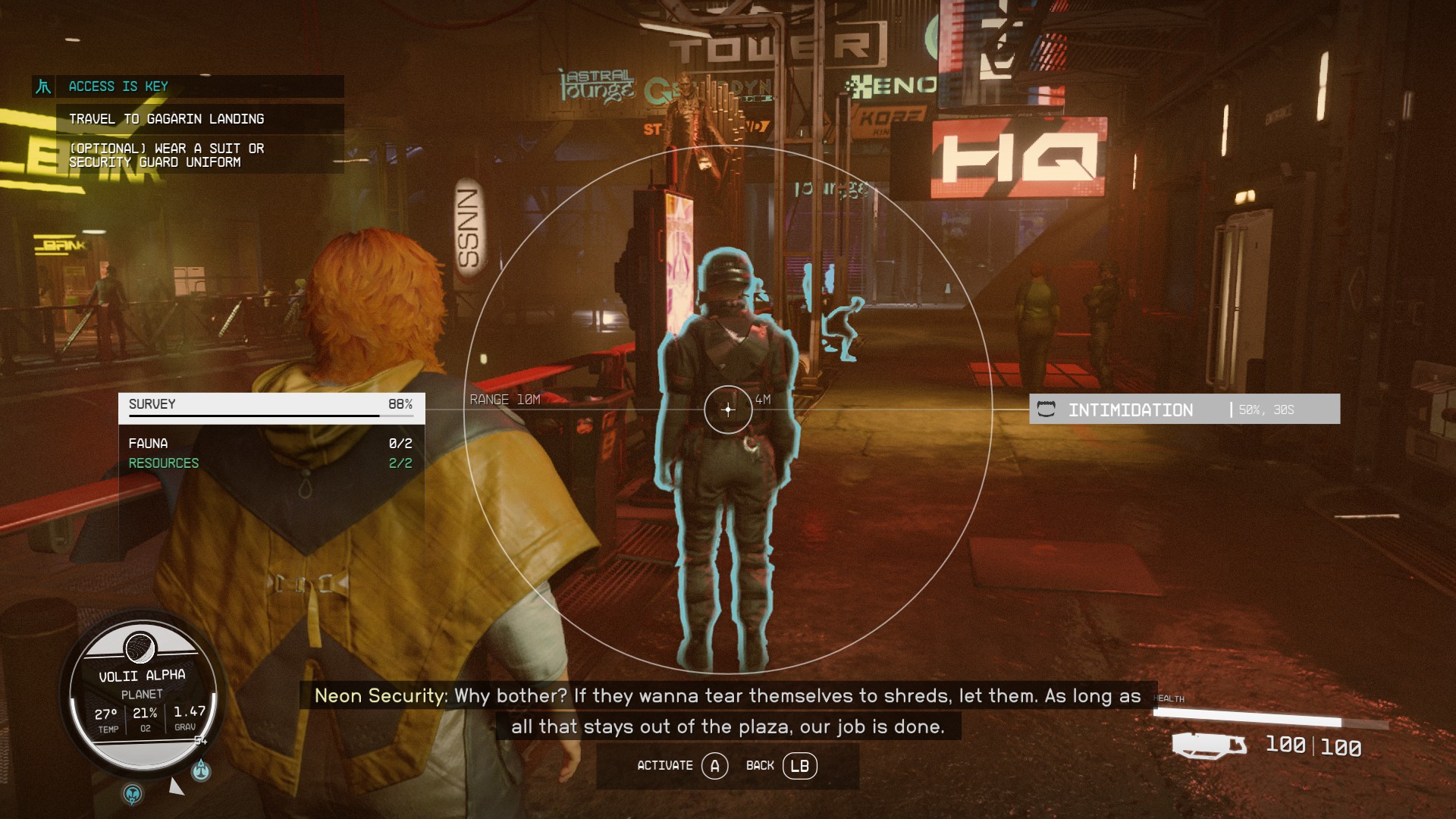Click the Volii Alpha planet icon
The width and height of the screenshot is (1456, 819).
tap(141, 646)
